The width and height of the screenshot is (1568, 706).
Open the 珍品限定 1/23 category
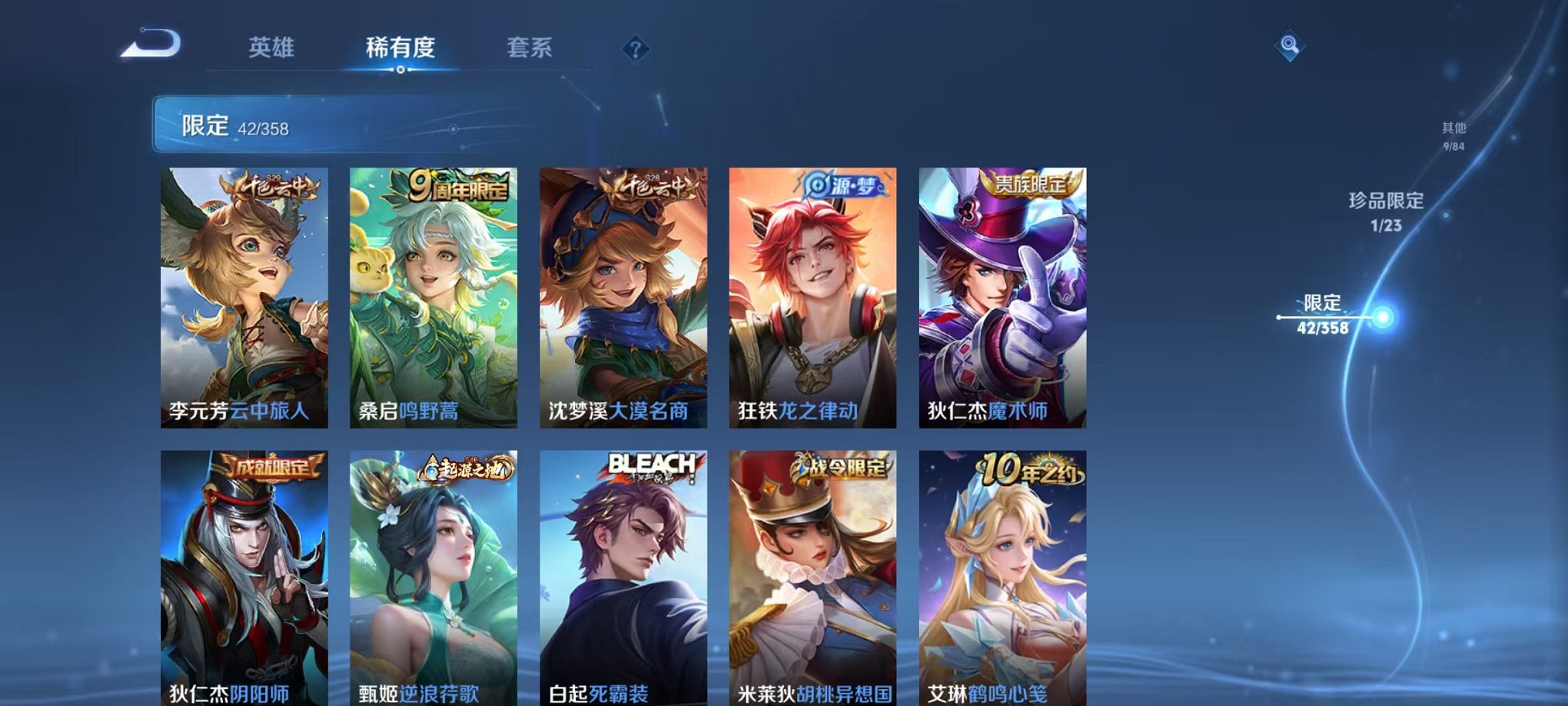coord(1389,210)
